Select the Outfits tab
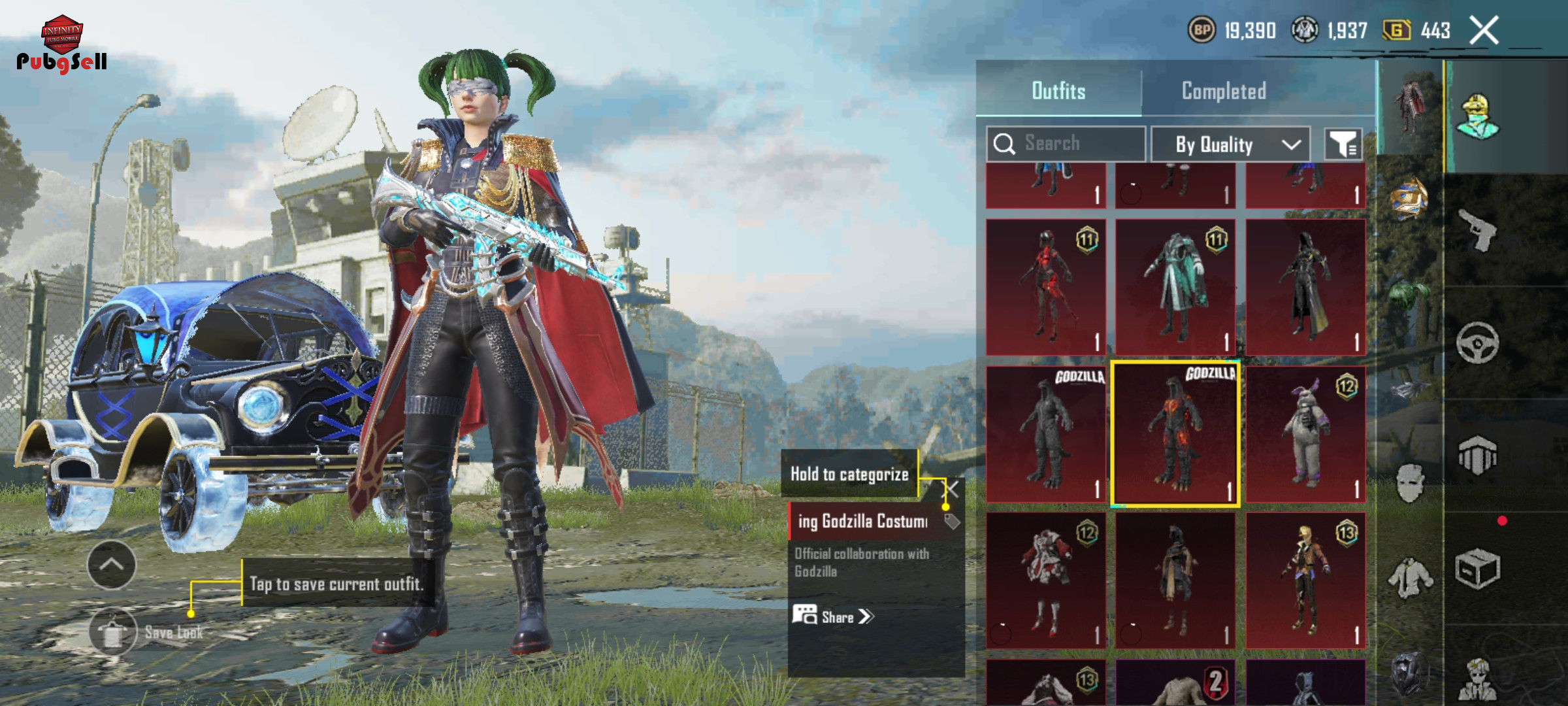The width and height of the screenshot is (1568, 706). point(1058,91)
